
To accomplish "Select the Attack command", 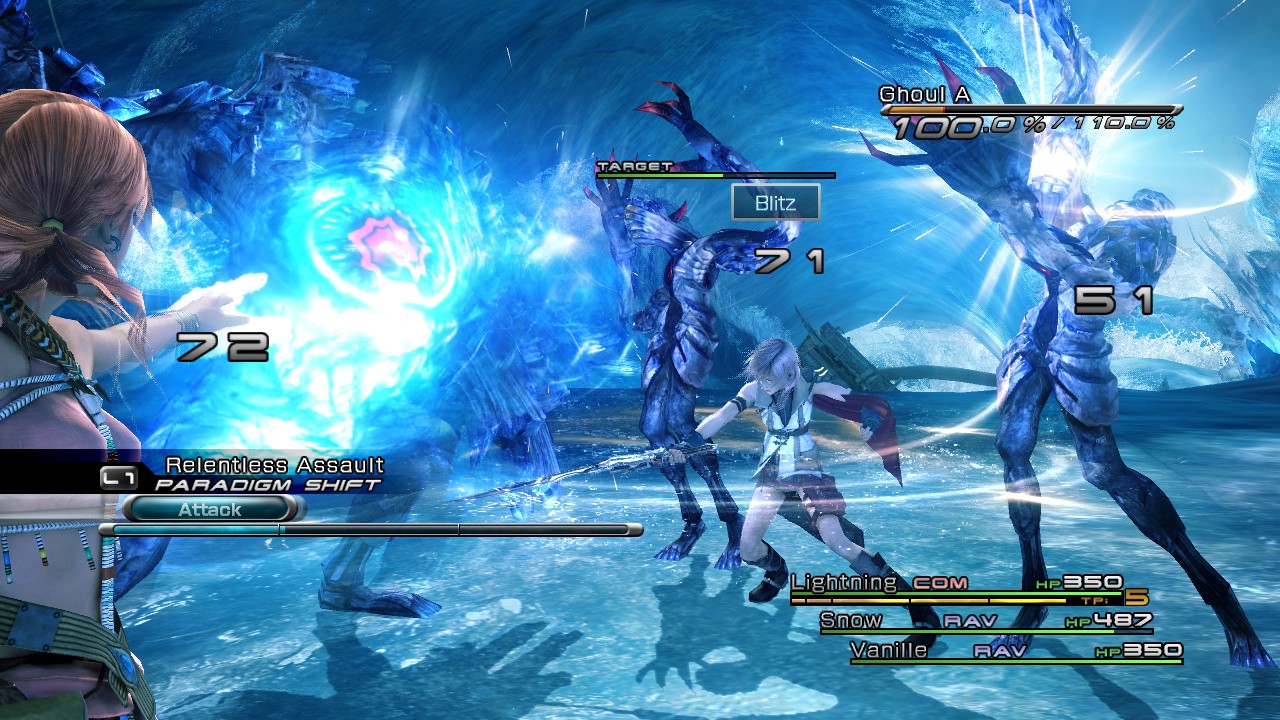I will pos(211,509).
